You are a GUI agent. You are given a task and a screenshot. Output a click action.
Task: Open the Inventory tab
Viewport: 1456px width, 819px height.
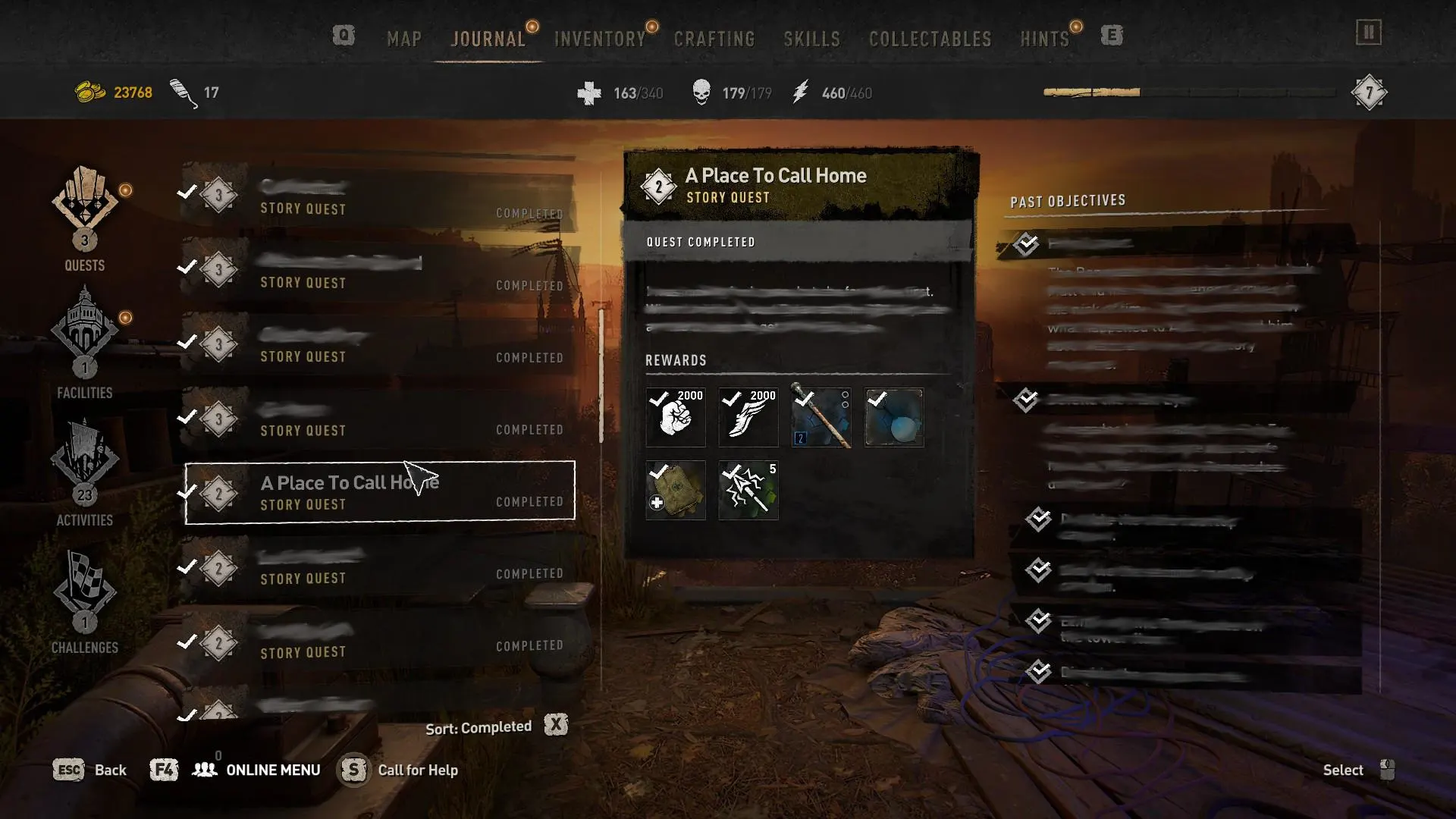(x=600, y=39)
